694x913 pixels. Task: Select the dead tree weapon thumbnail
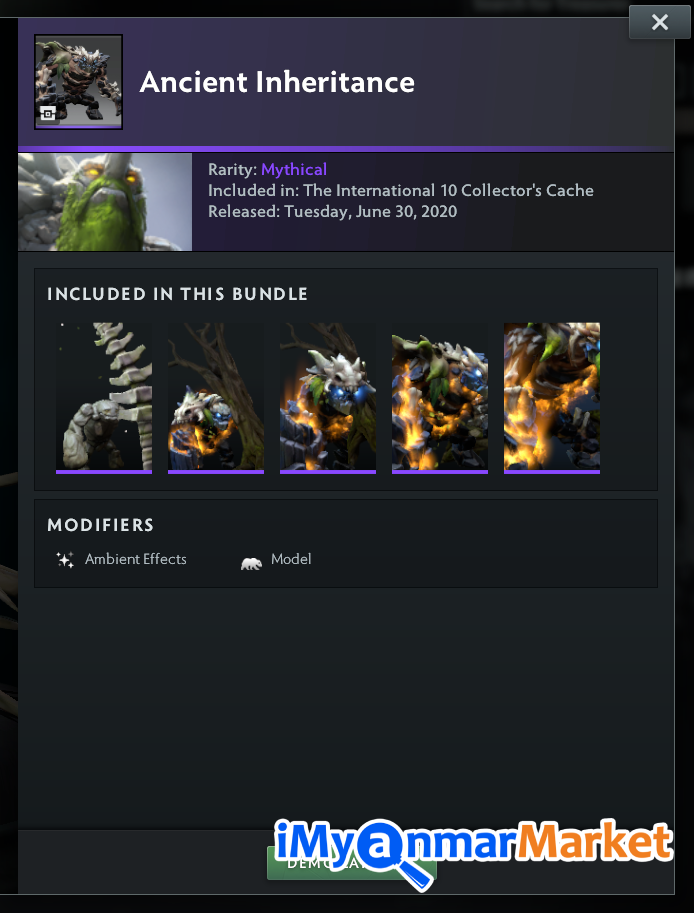pyautogui.click(x=216, y=397)
